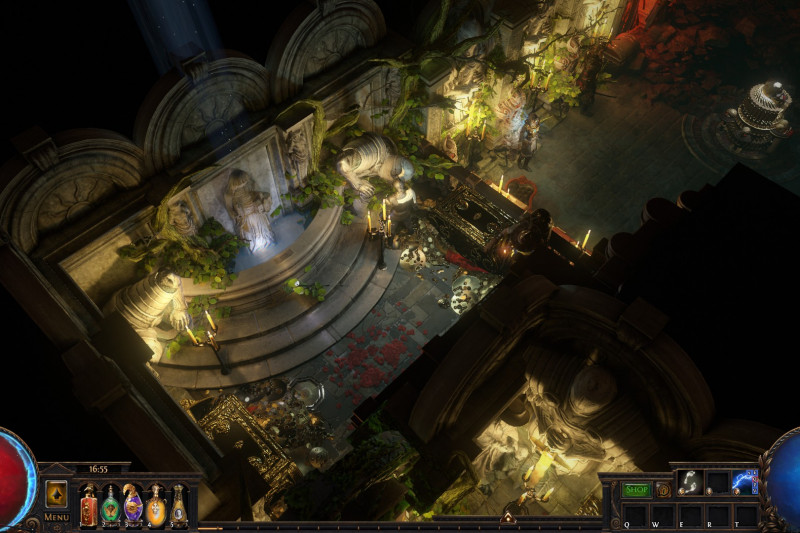Image resolution: width=800 pixels, height=533 pixels.
Task: Drink the green flask in slot 2
Action: coord(110,504)
